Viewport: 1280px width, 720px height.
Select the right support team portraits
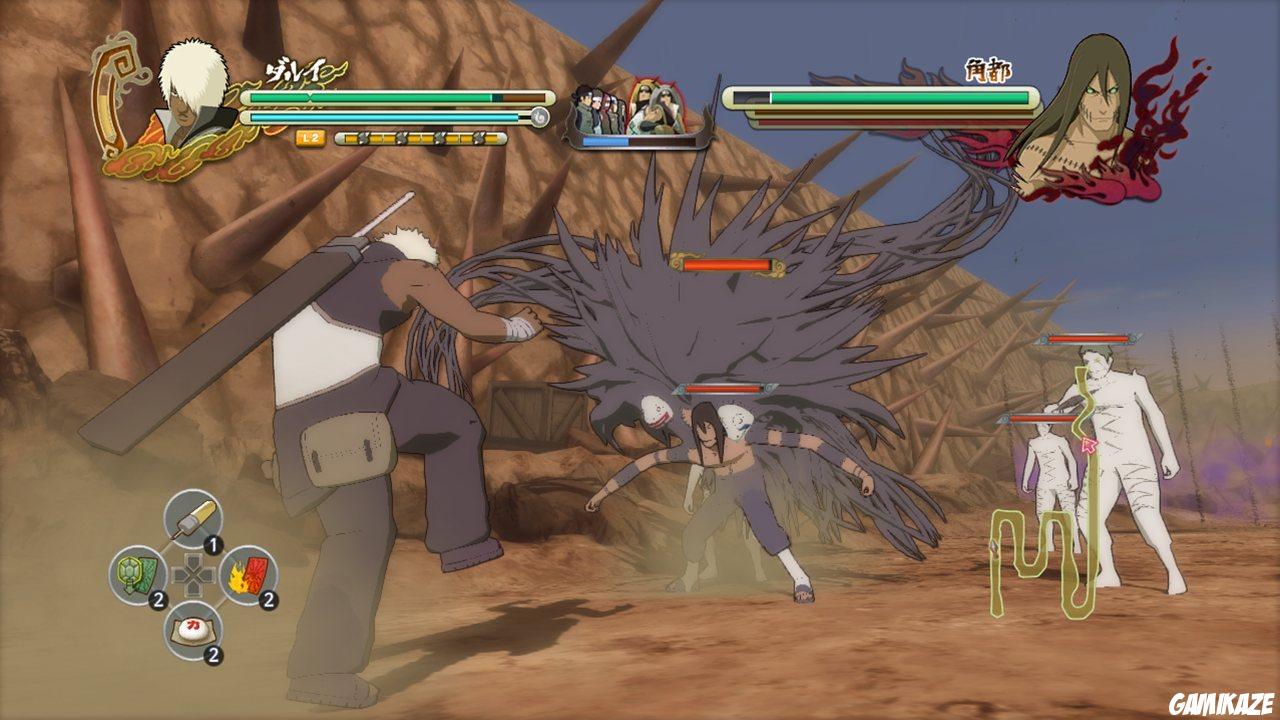(654, 110)
